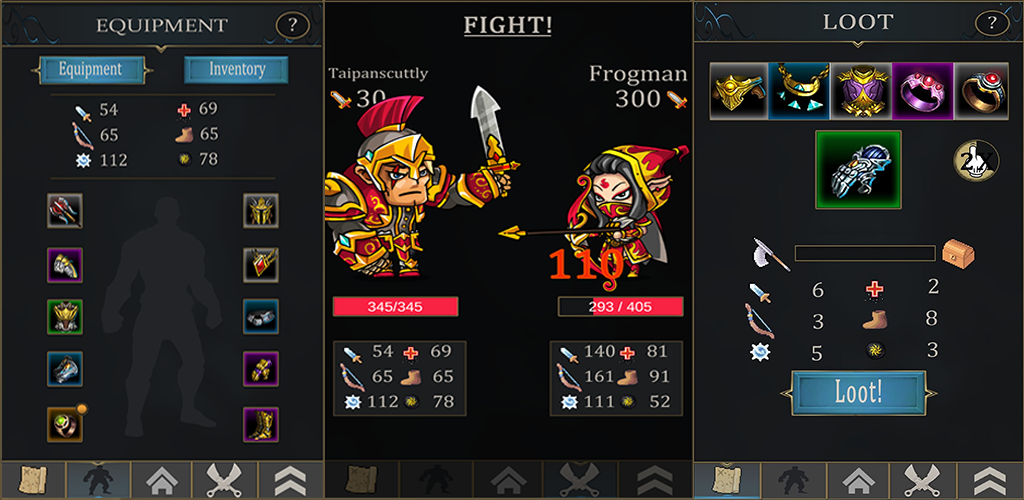Select the Equipment tab
The image size is (1024, 500).
90,70
